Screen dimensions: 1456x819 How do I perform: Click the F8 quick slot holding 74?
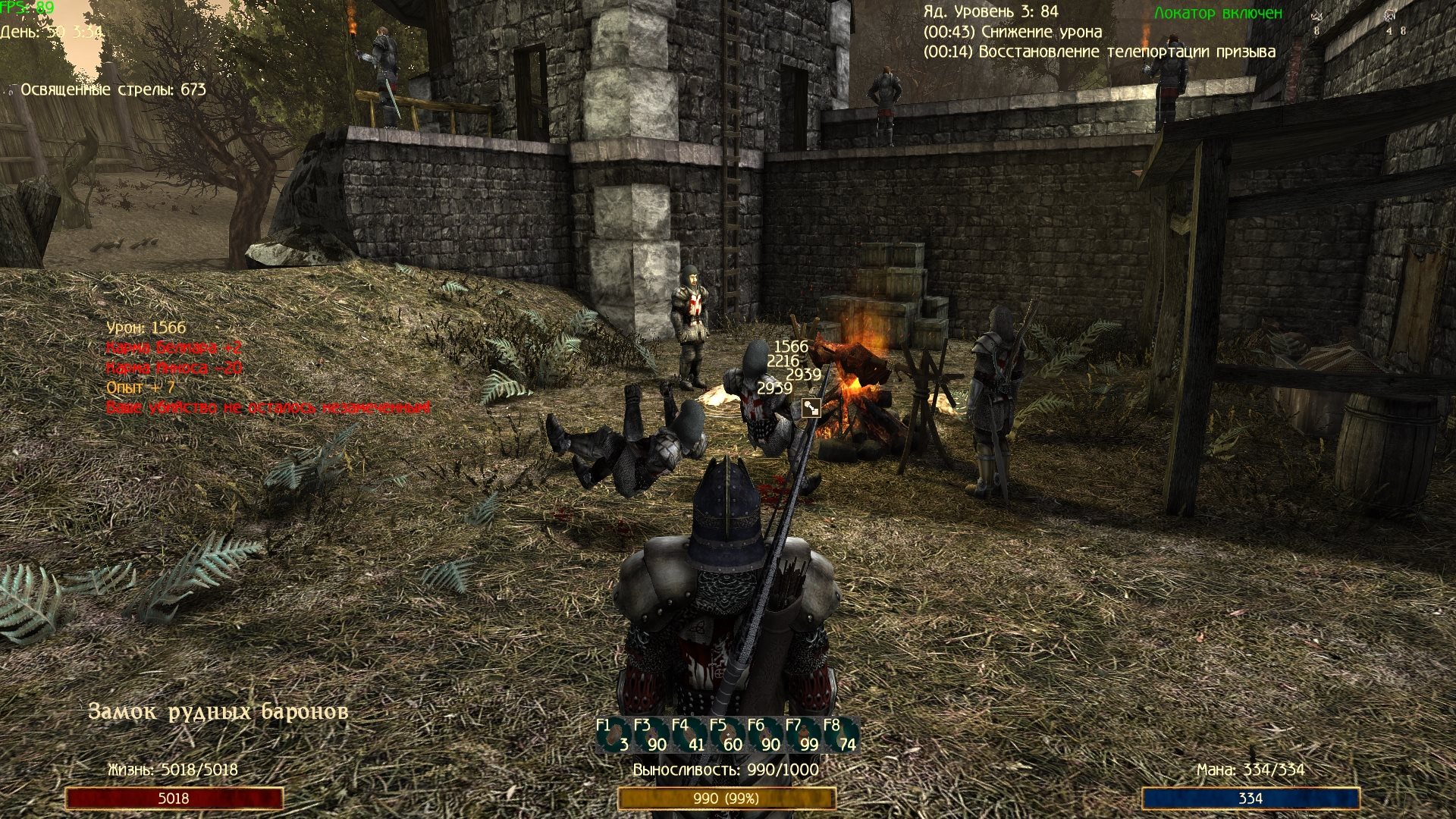coord(841,736)
